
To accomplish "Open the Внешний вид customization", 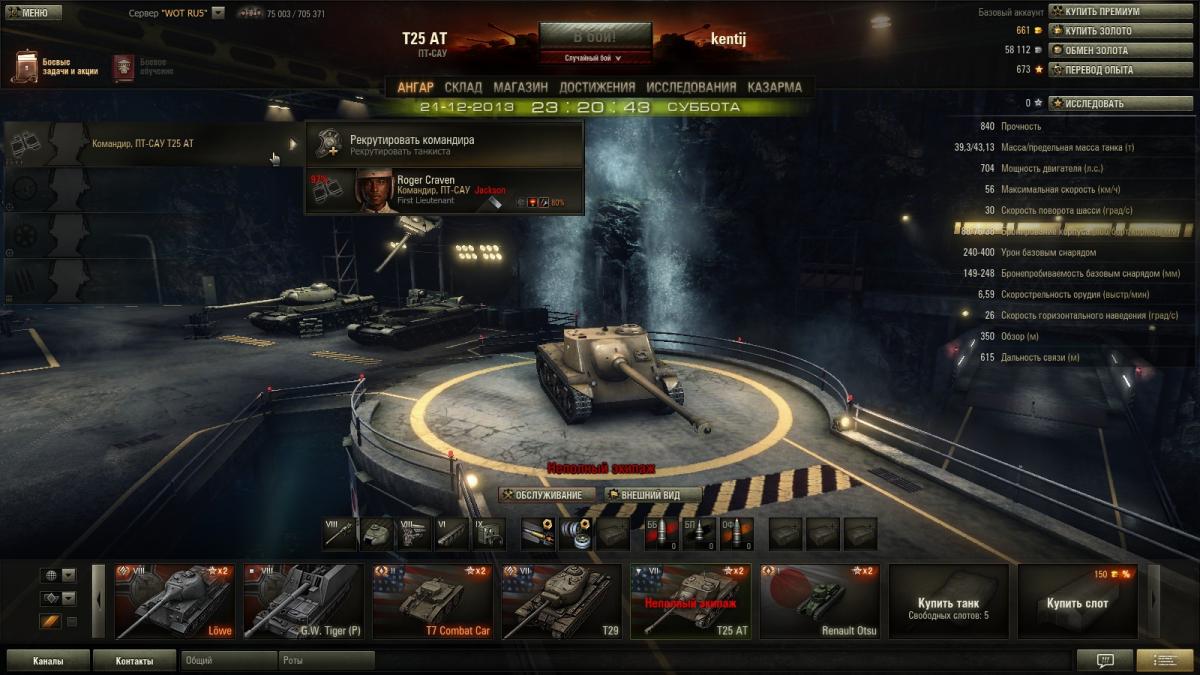I will [x=652, y=495].
